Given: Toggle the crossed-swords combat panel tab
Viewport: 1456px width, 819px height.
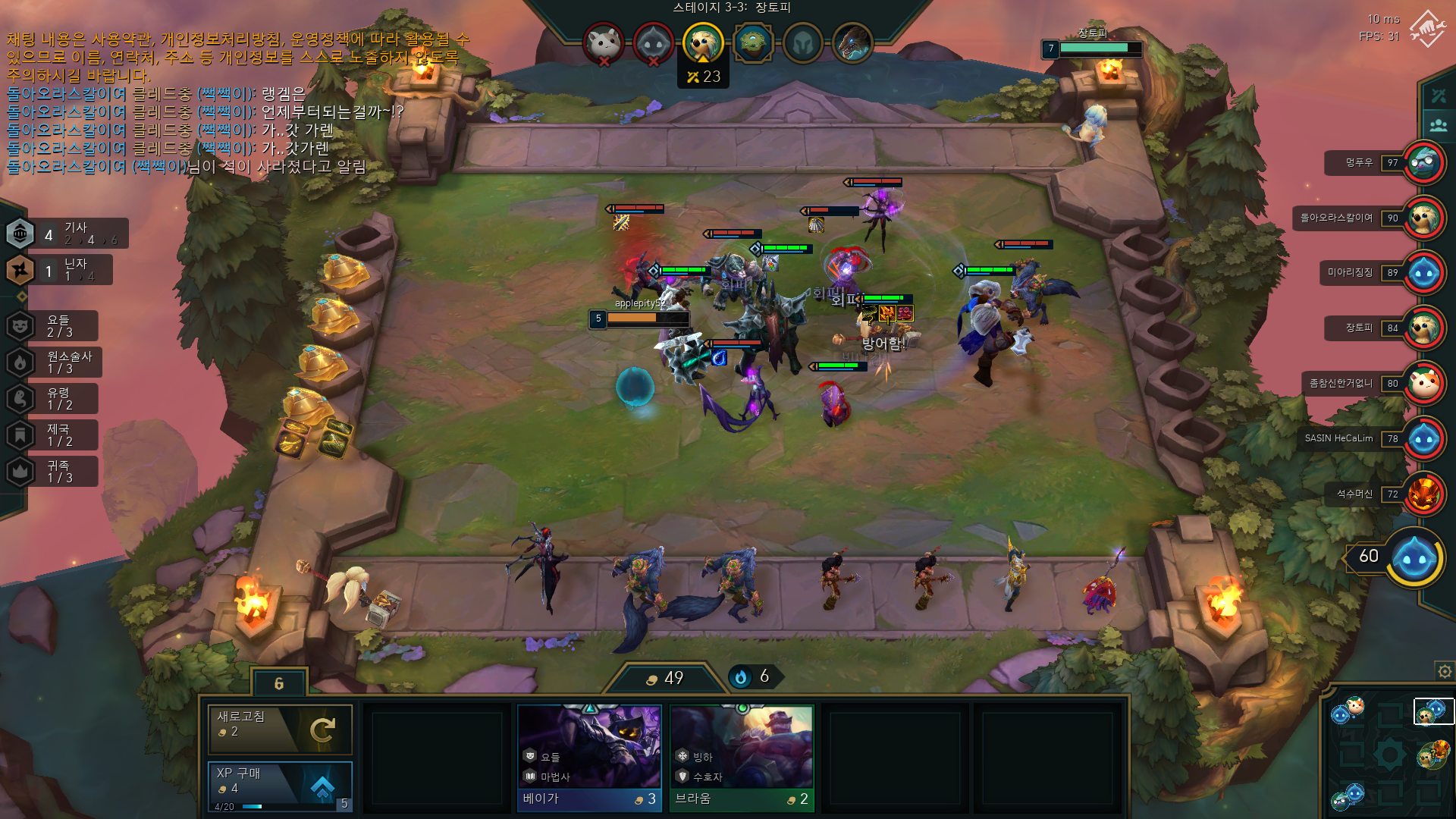Looking at the screenshot, I should [x=1439, y=96].
